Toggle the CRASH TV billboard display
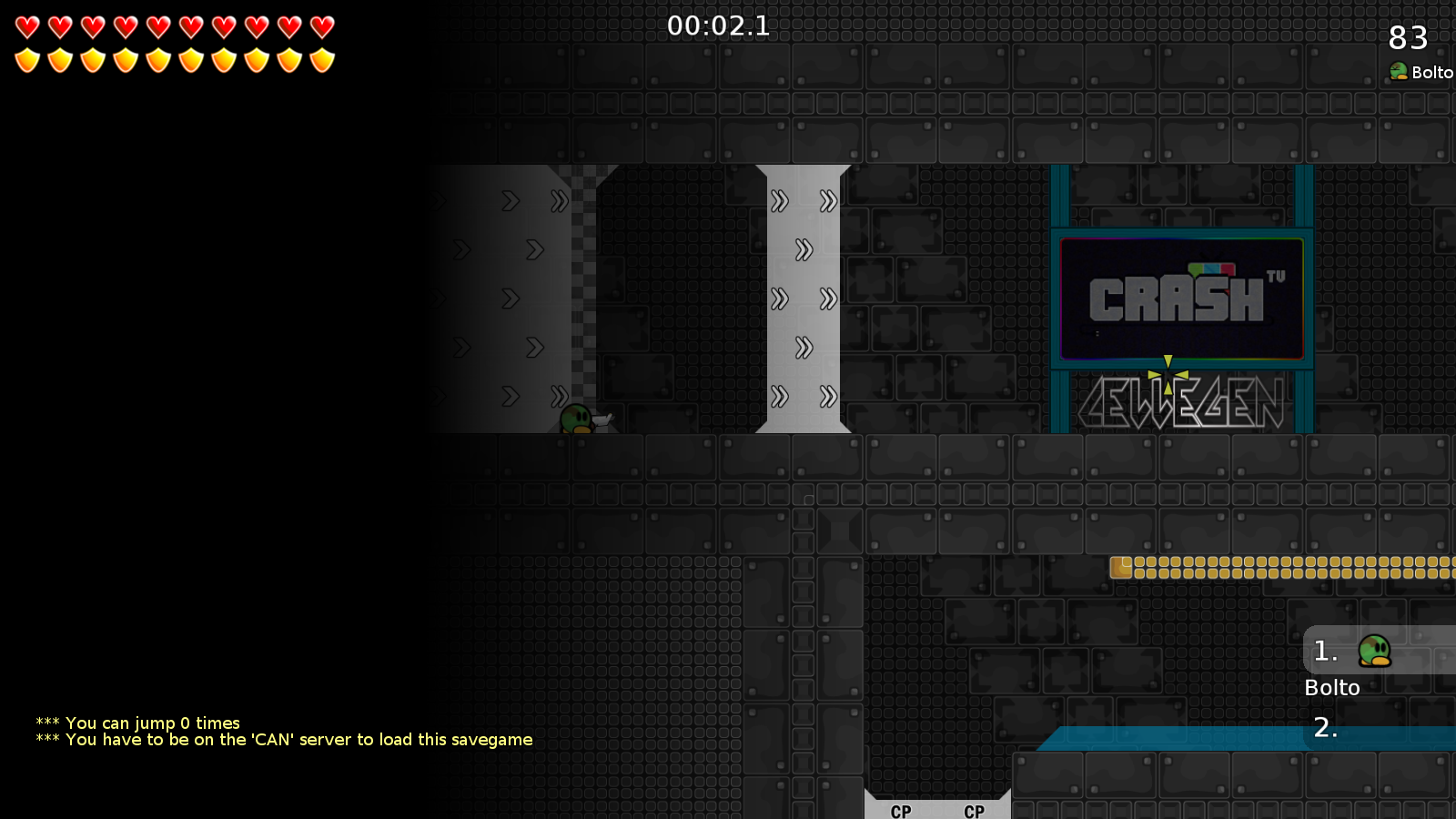Screen dimensions: 1456x819 (1181, 298)
